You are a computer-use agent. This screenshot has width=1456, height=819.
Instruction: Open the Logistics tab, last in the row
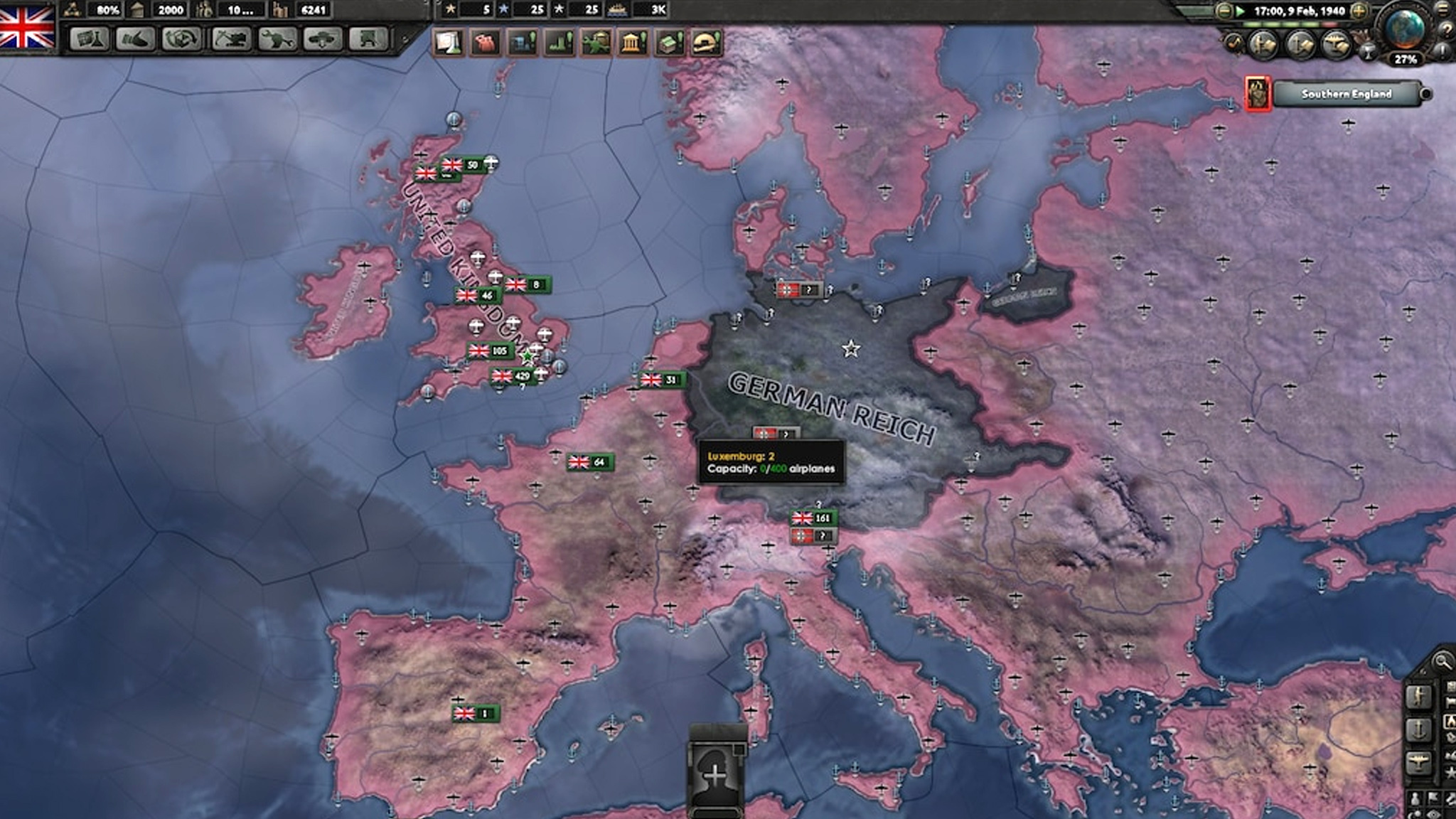click(368, 39)
